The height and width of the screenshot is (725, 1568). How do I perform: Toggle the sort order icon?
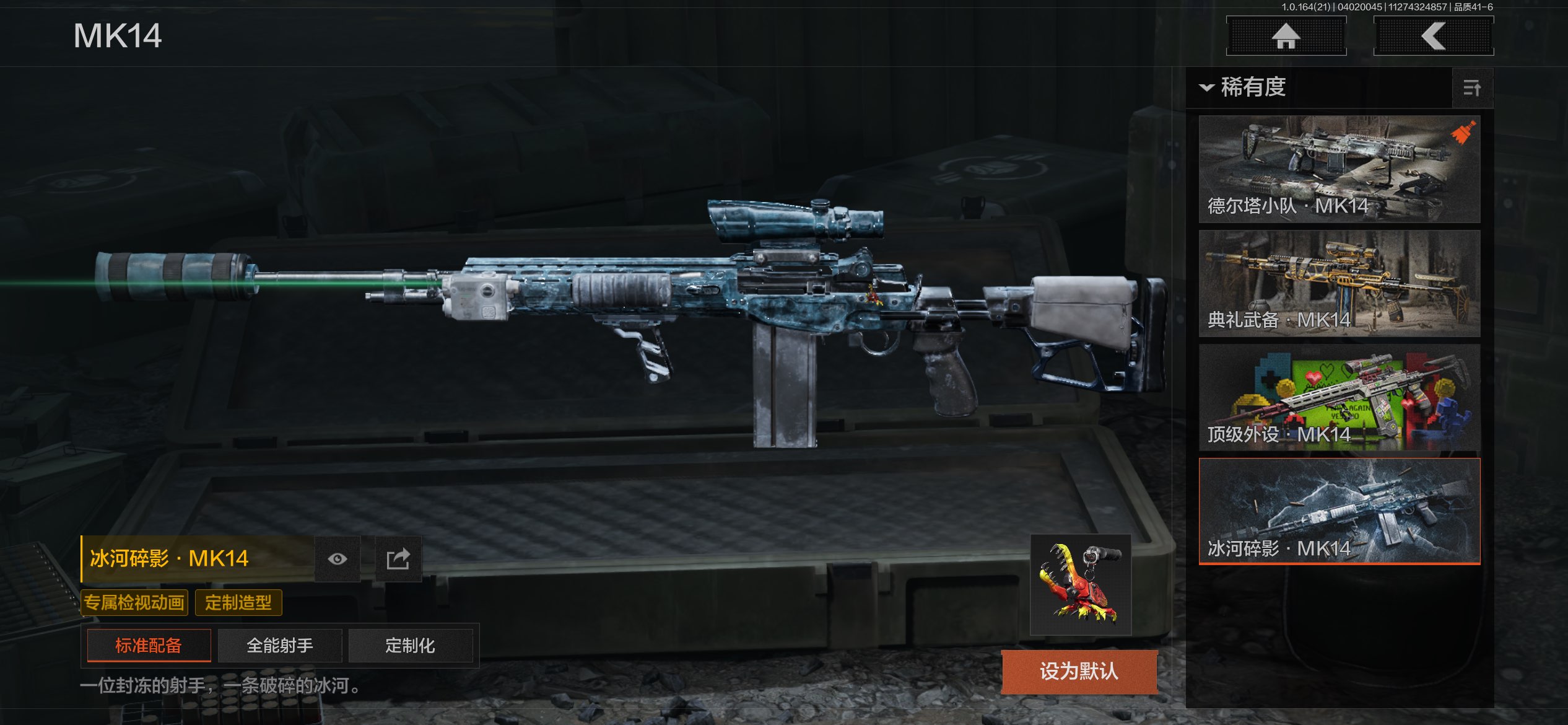pos(1472,88)
